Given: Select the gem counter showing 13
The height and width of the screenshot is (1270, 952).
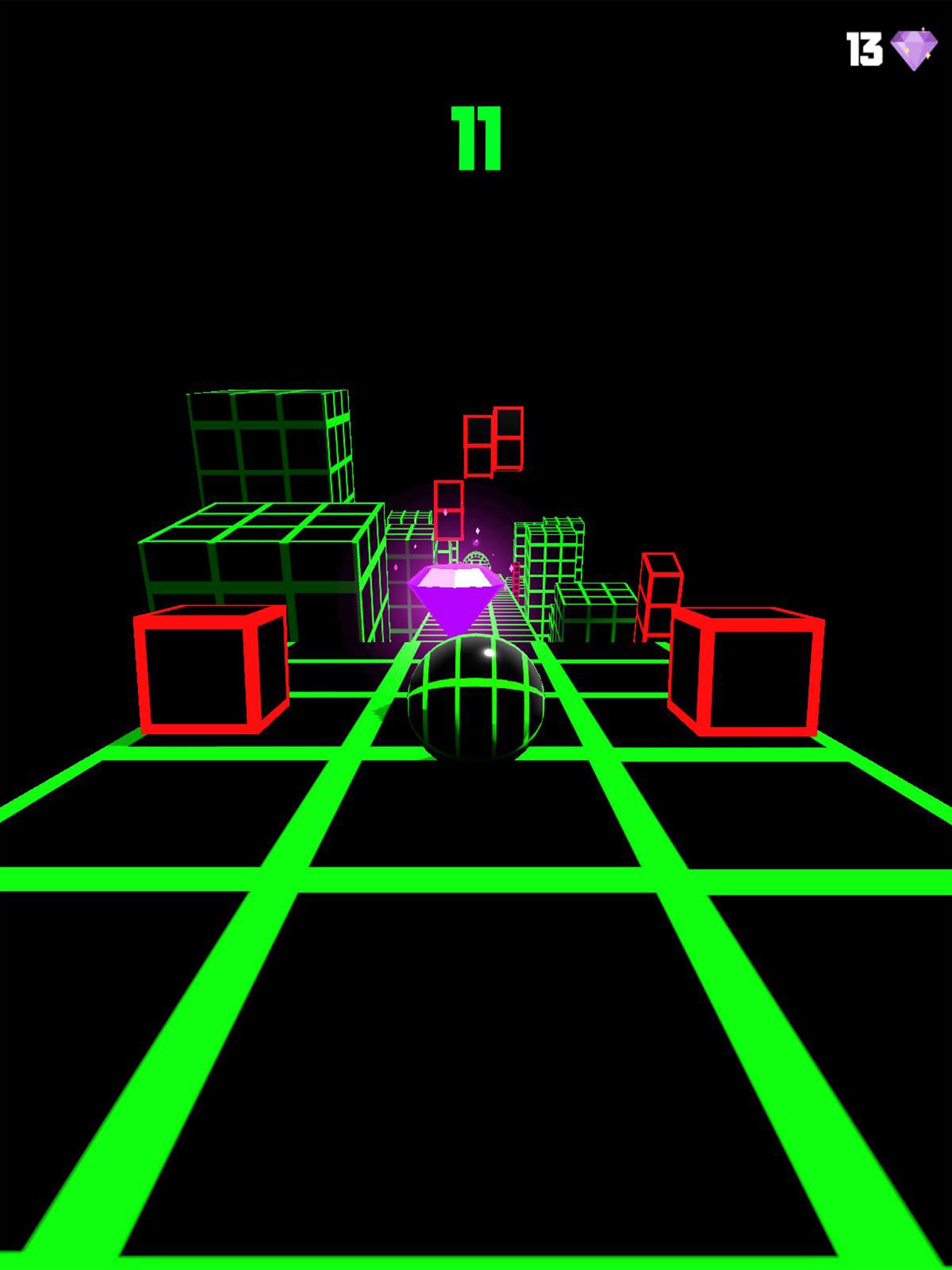Looking at the screenshot, I should click(x=865, y=49).
